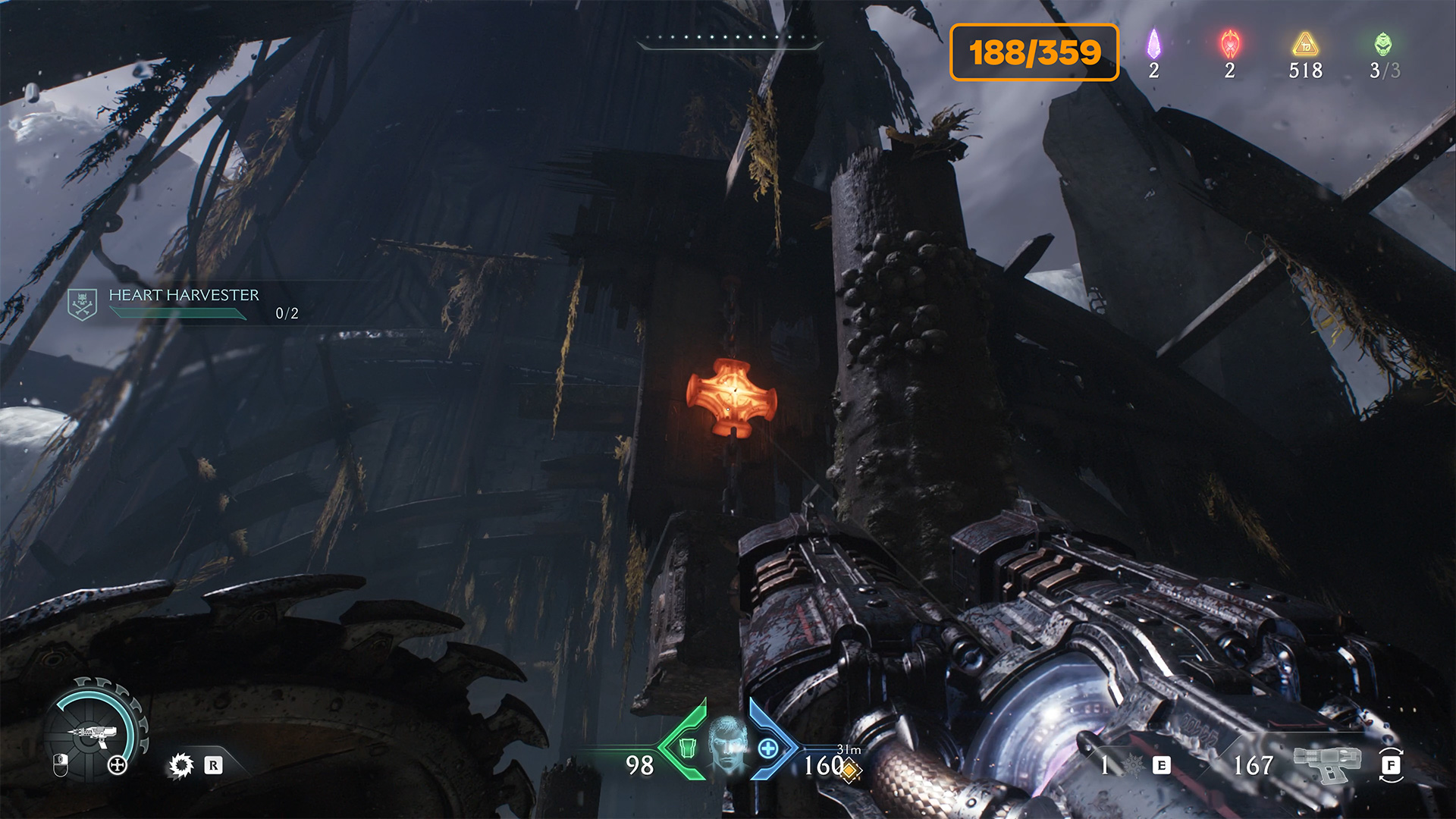
Task: Click the orange 188/359 counter overlay
Action: 1034,52
